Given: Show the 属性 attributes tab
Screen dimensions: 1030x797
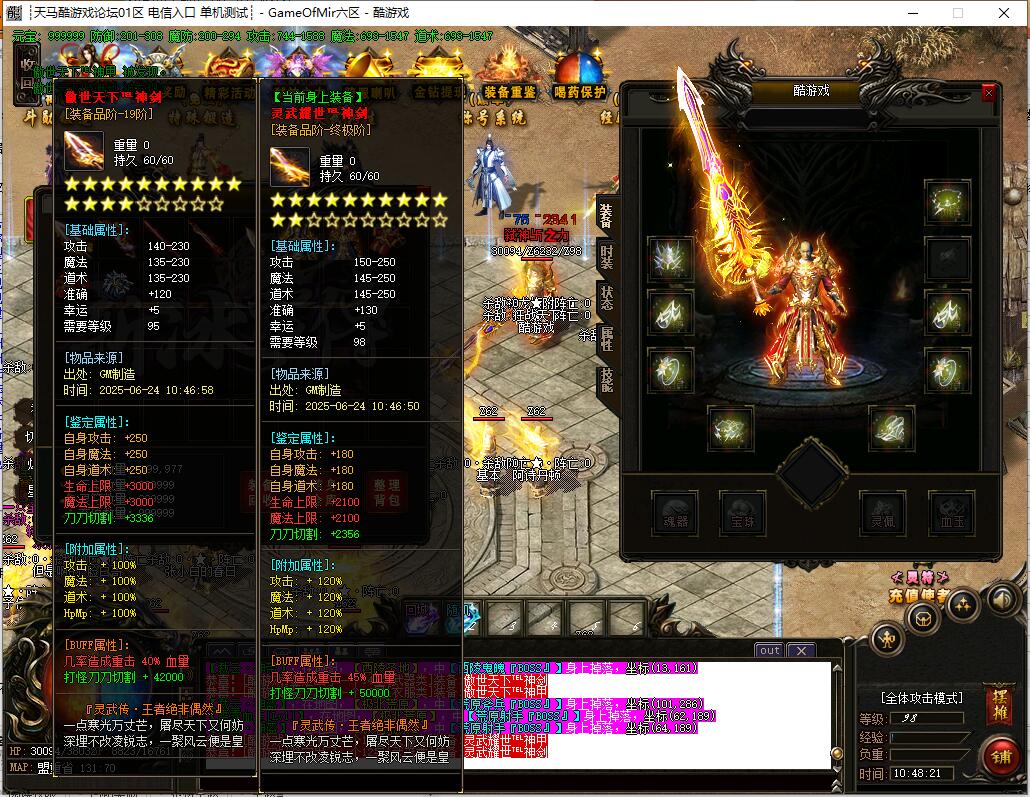Looking at the screenshot, I should click(x=606, y=338).
